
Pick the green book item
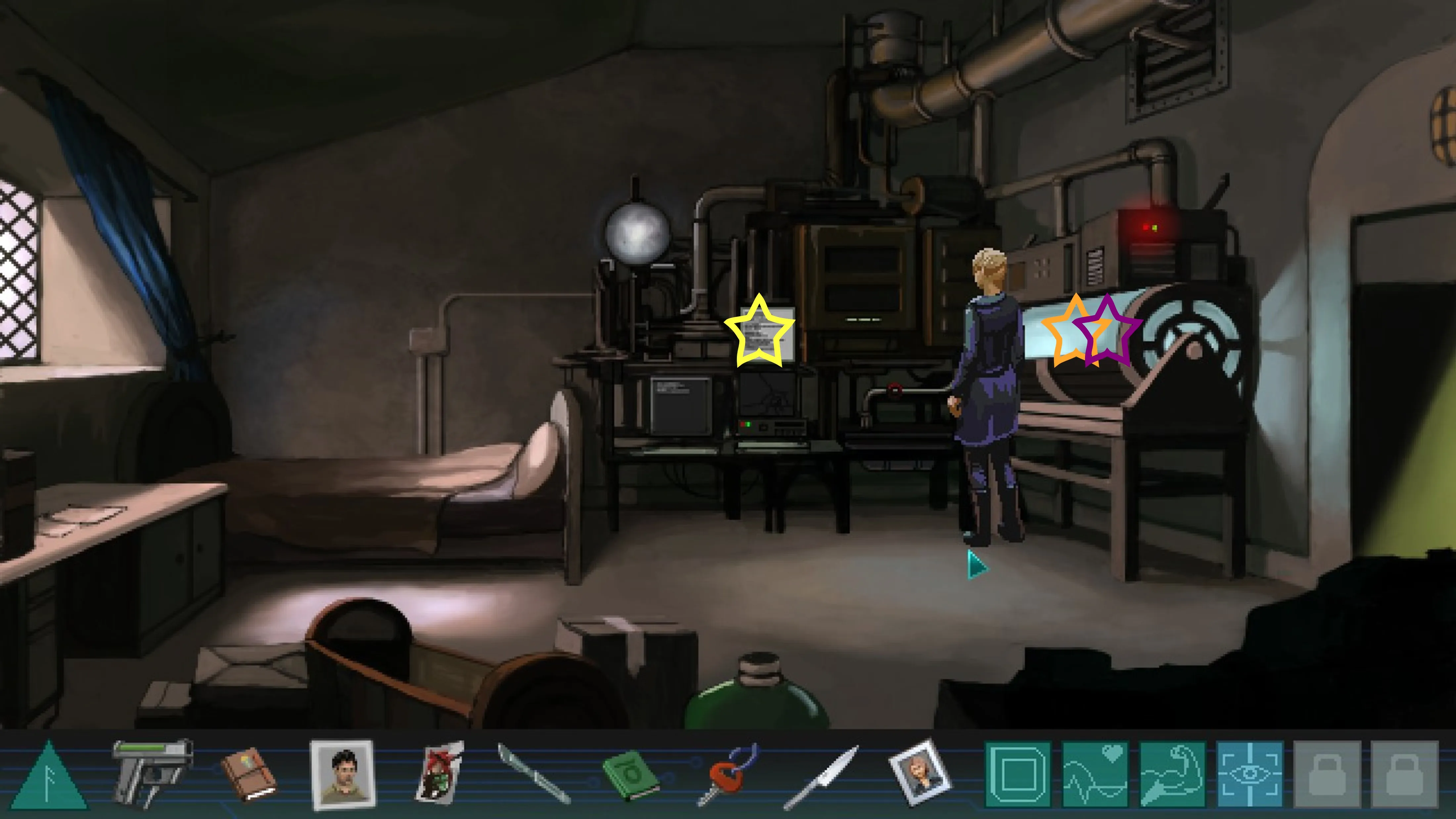click(x=630, y=774)
